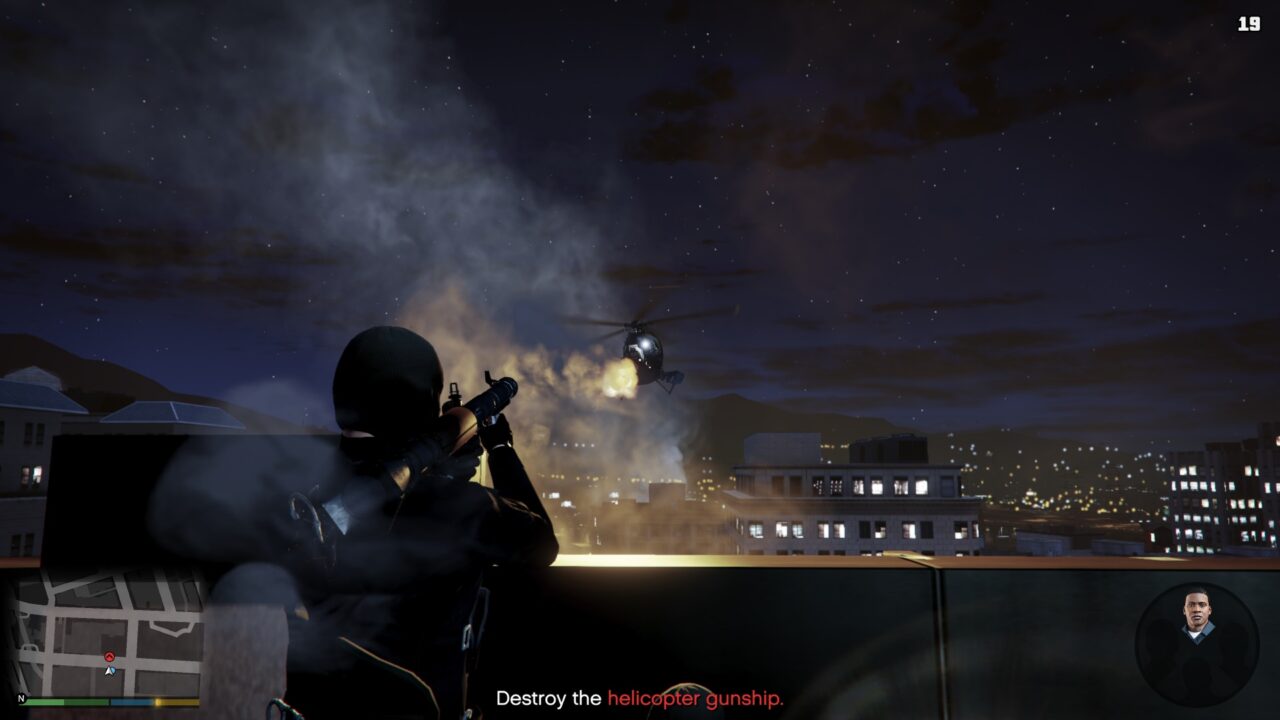Click the empty character wheel slot right of Franklin
Viewport: 1280px width, 720px height.
pyautogui.click(x=1233, y=649)
